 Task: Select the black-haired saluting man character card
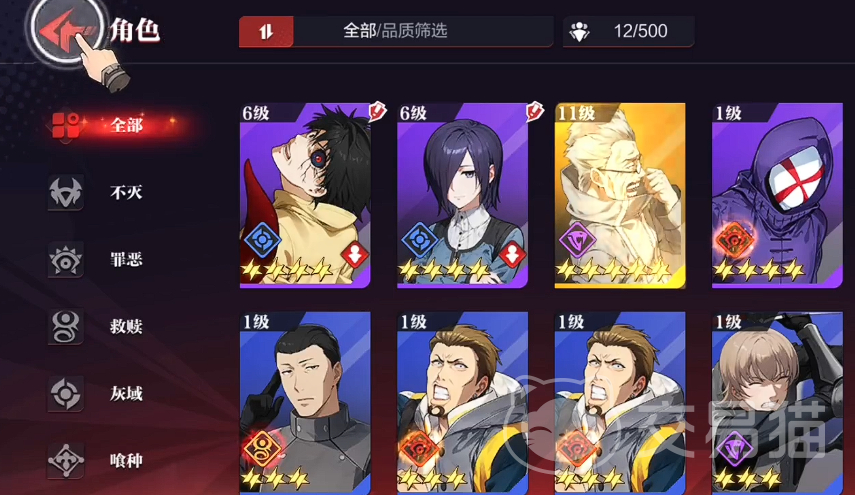305,402
